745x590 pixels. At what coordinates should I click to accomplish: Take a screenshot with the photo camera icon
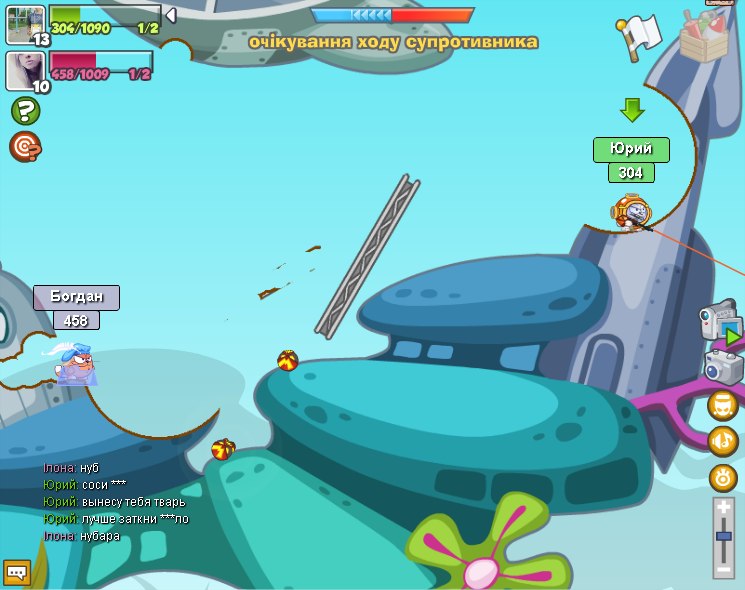(724, 367)
